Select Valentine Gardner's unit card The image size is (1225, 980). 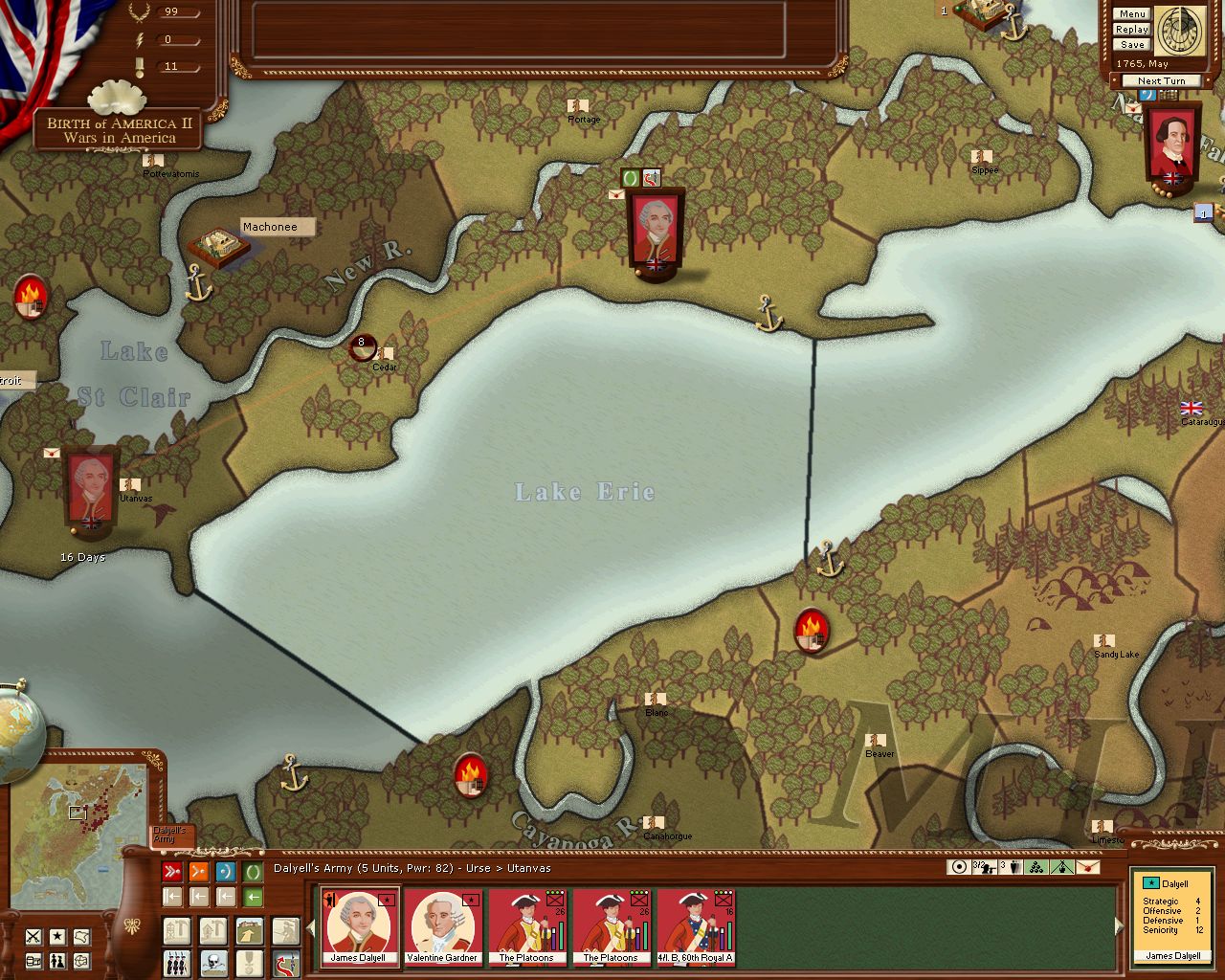[442, 926]
